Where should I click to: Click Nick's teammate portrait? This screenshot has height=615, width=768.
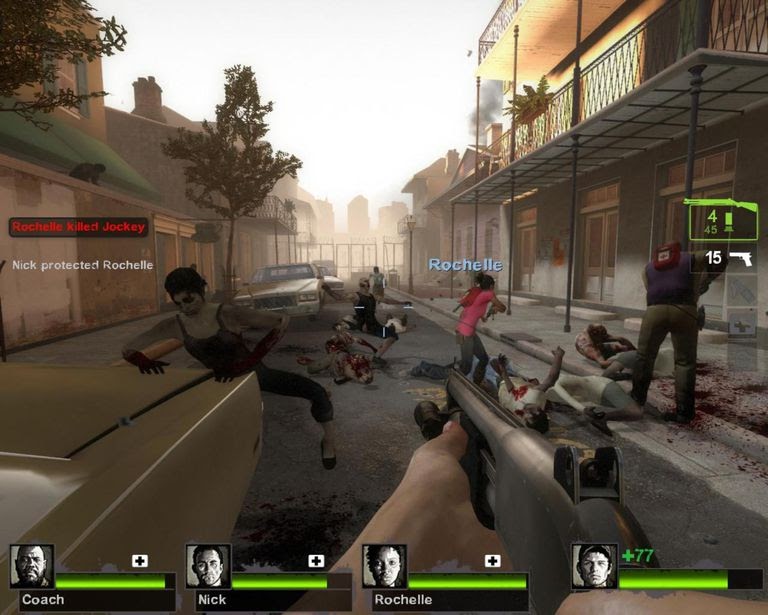point(208,566)
